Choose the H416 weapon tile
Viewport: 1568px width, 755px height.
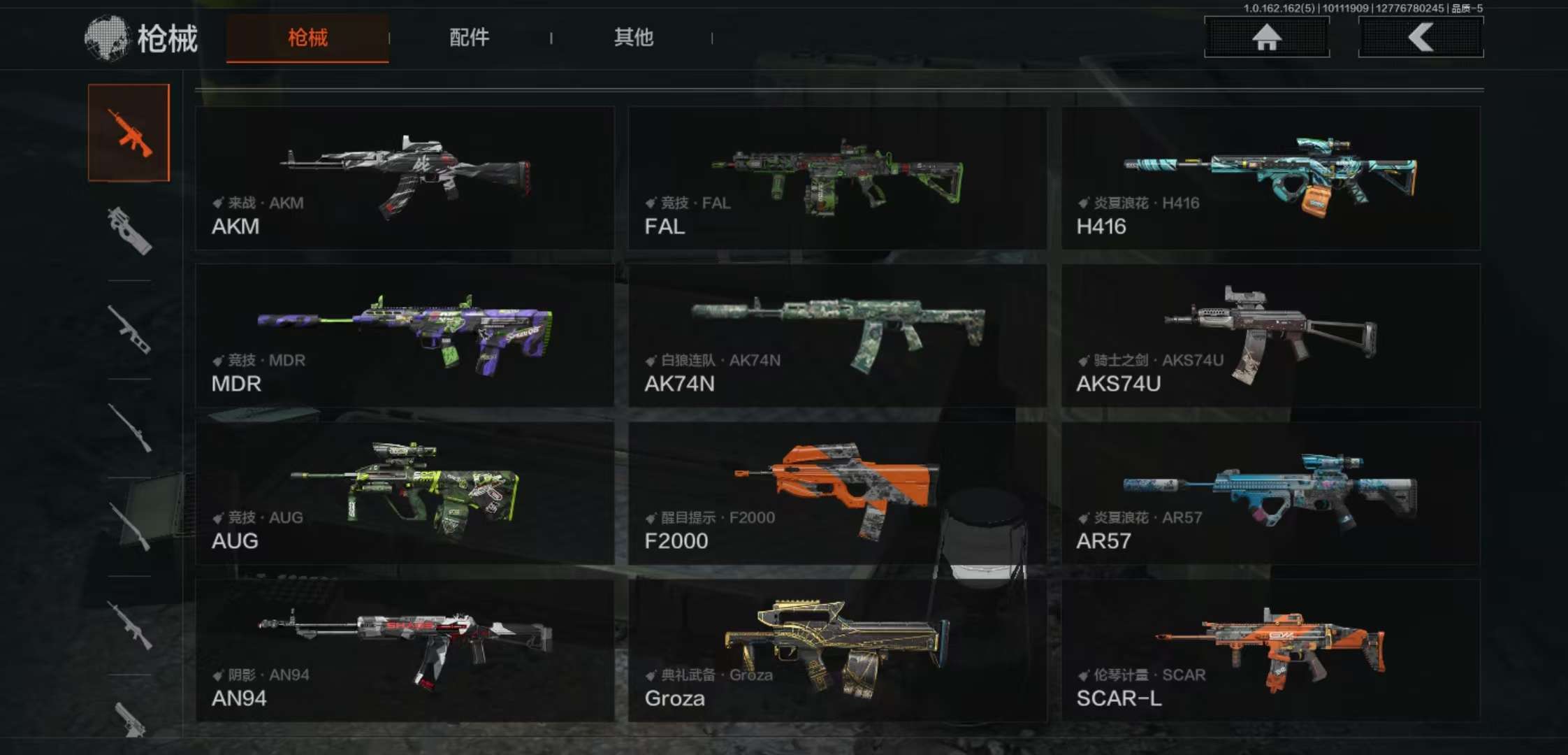1270,178
